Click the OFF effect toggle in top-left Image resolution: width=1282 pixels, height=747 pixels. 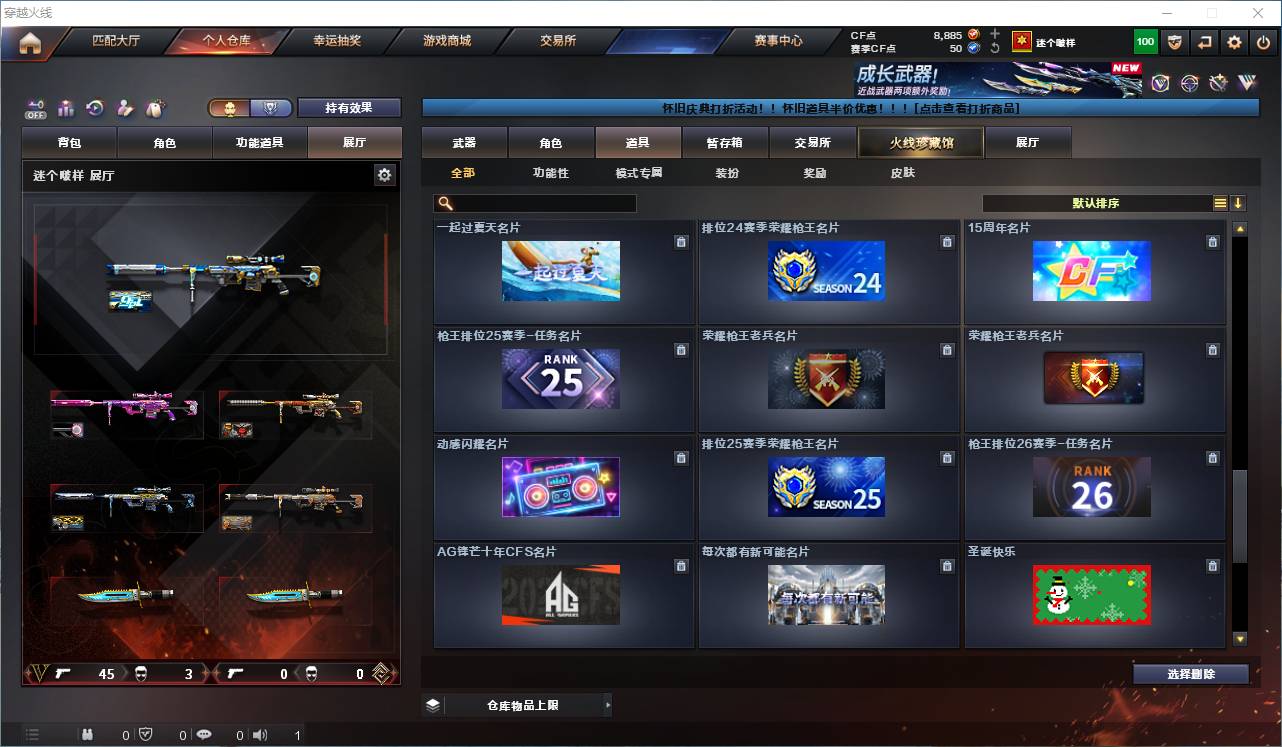click(35, 107)
